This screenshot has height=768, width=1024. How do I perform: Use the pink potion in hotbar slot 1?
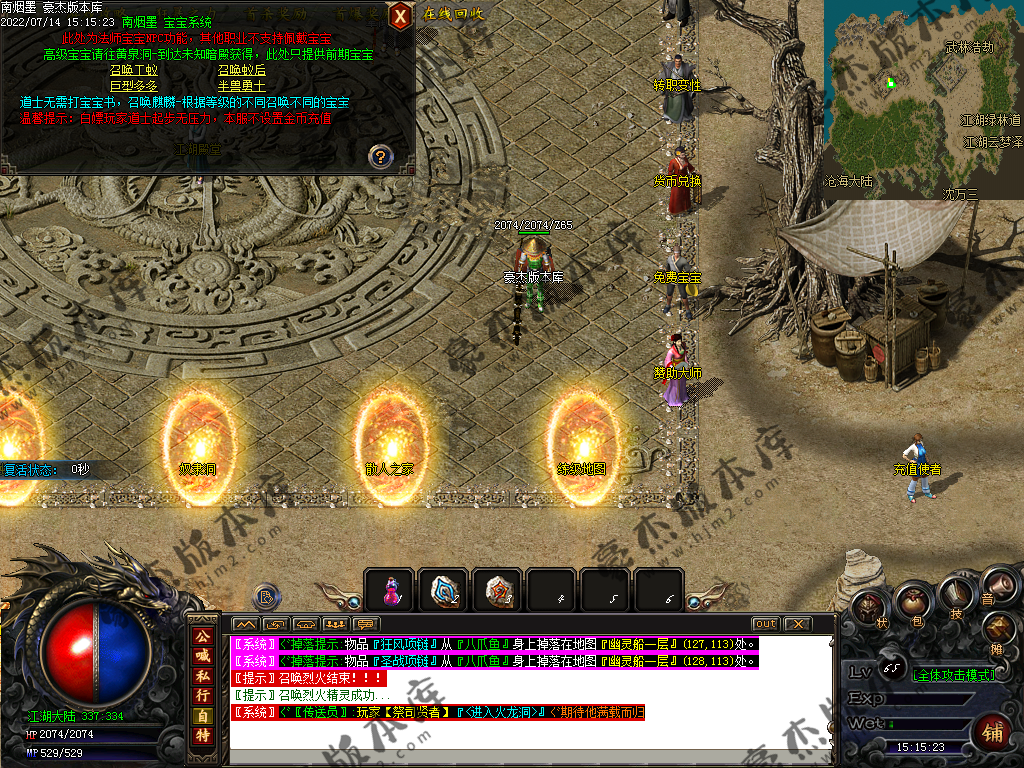coord(389,590)
